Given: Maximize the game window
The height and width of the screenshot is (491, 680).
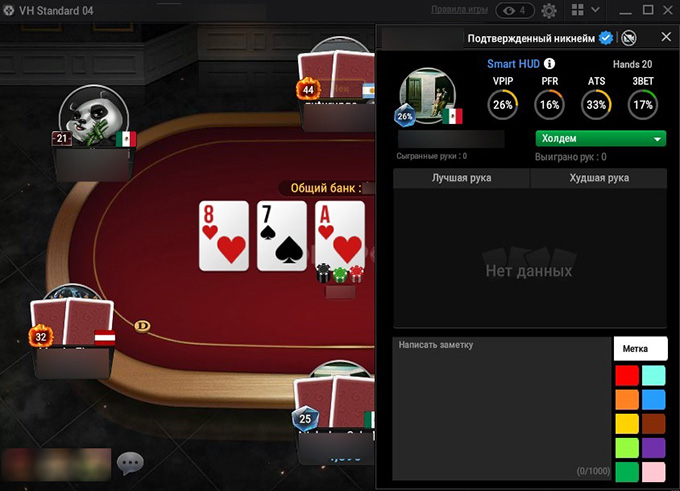Looking at the screenshot, I should pos(647,10).
